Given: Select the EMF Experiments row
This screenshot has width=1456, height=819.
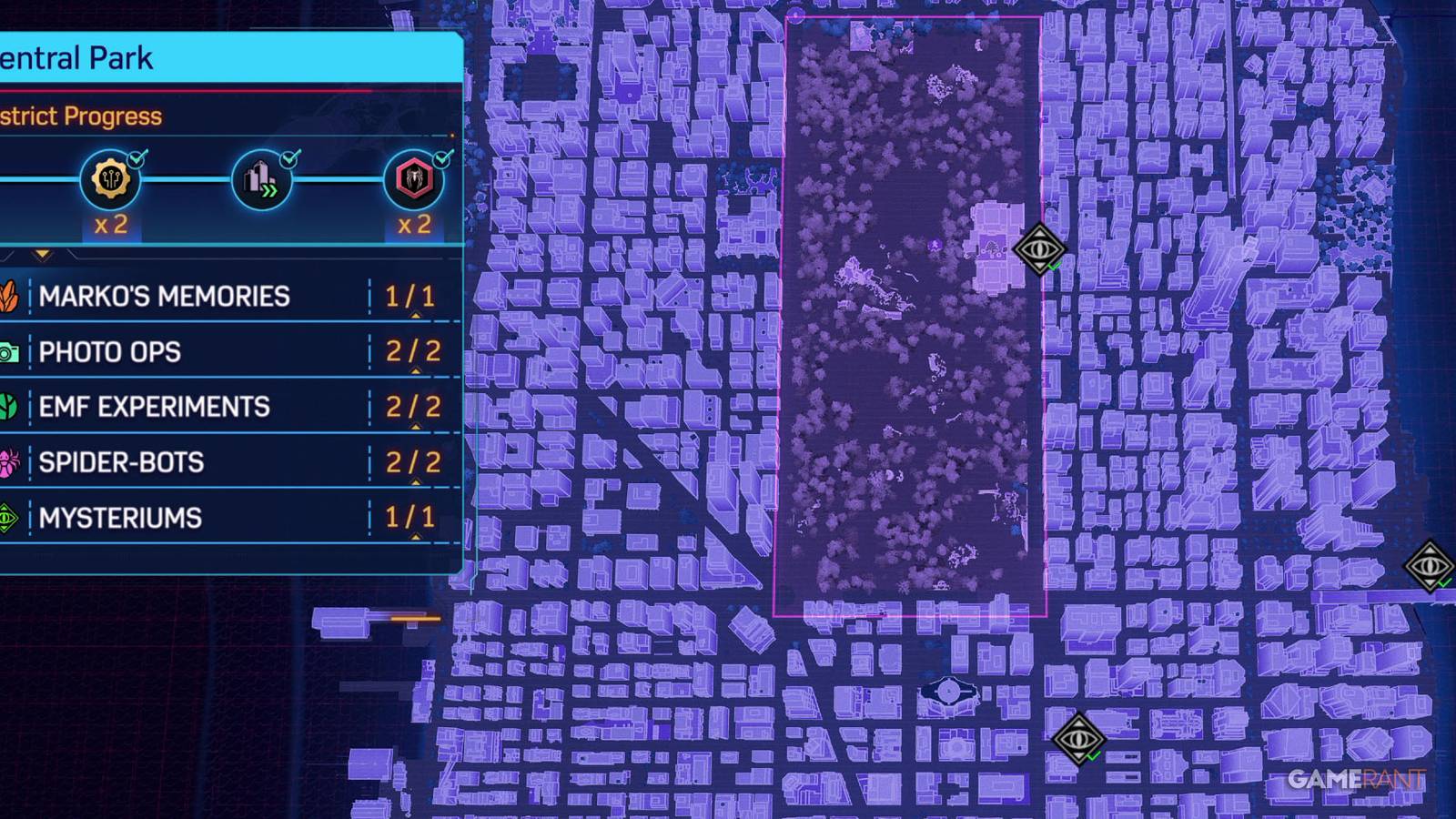Looking at the screenshot, I should tap(152, 406).
